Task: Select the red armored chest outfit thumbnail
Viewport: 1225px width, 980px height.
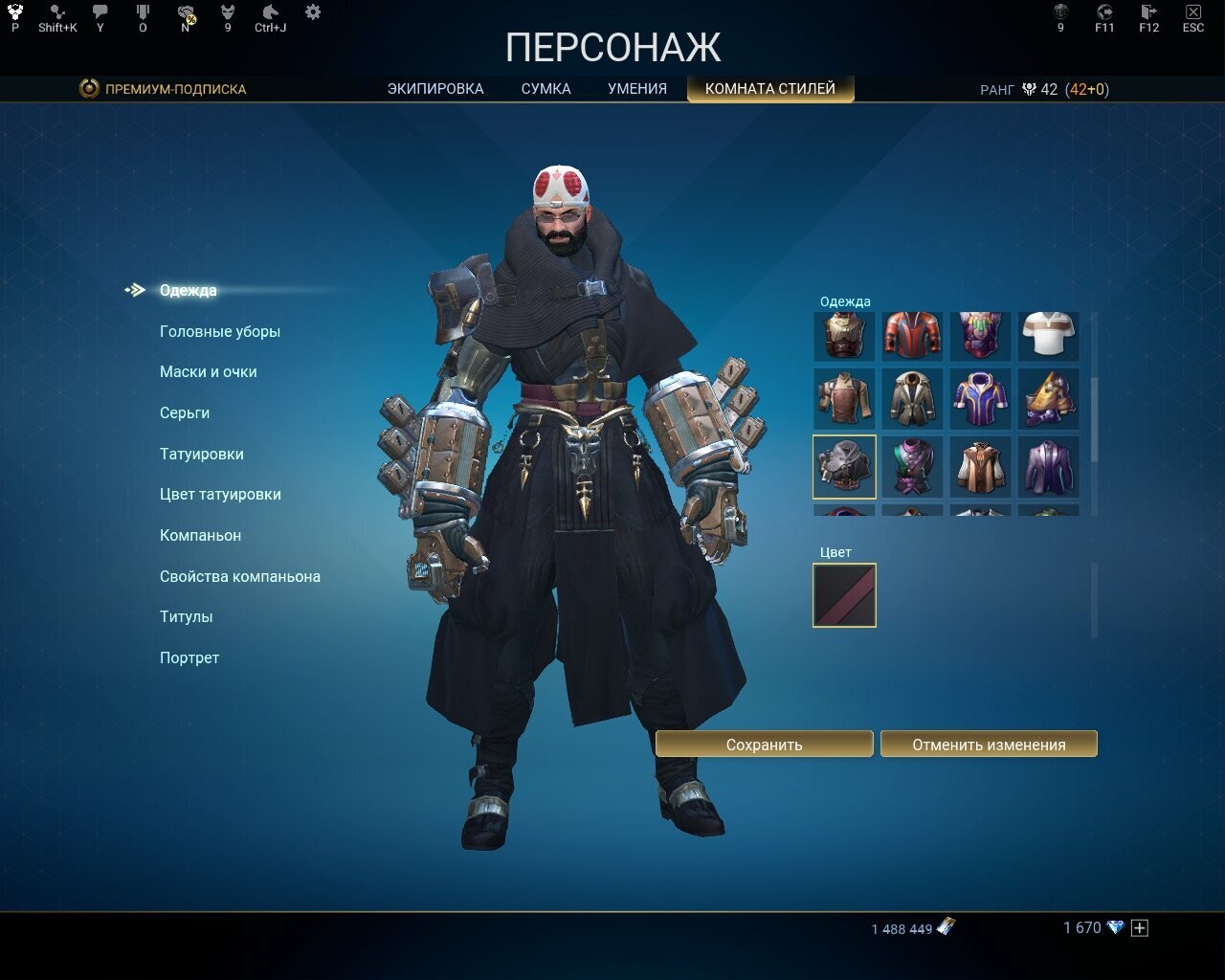Action: click(912, 336)
